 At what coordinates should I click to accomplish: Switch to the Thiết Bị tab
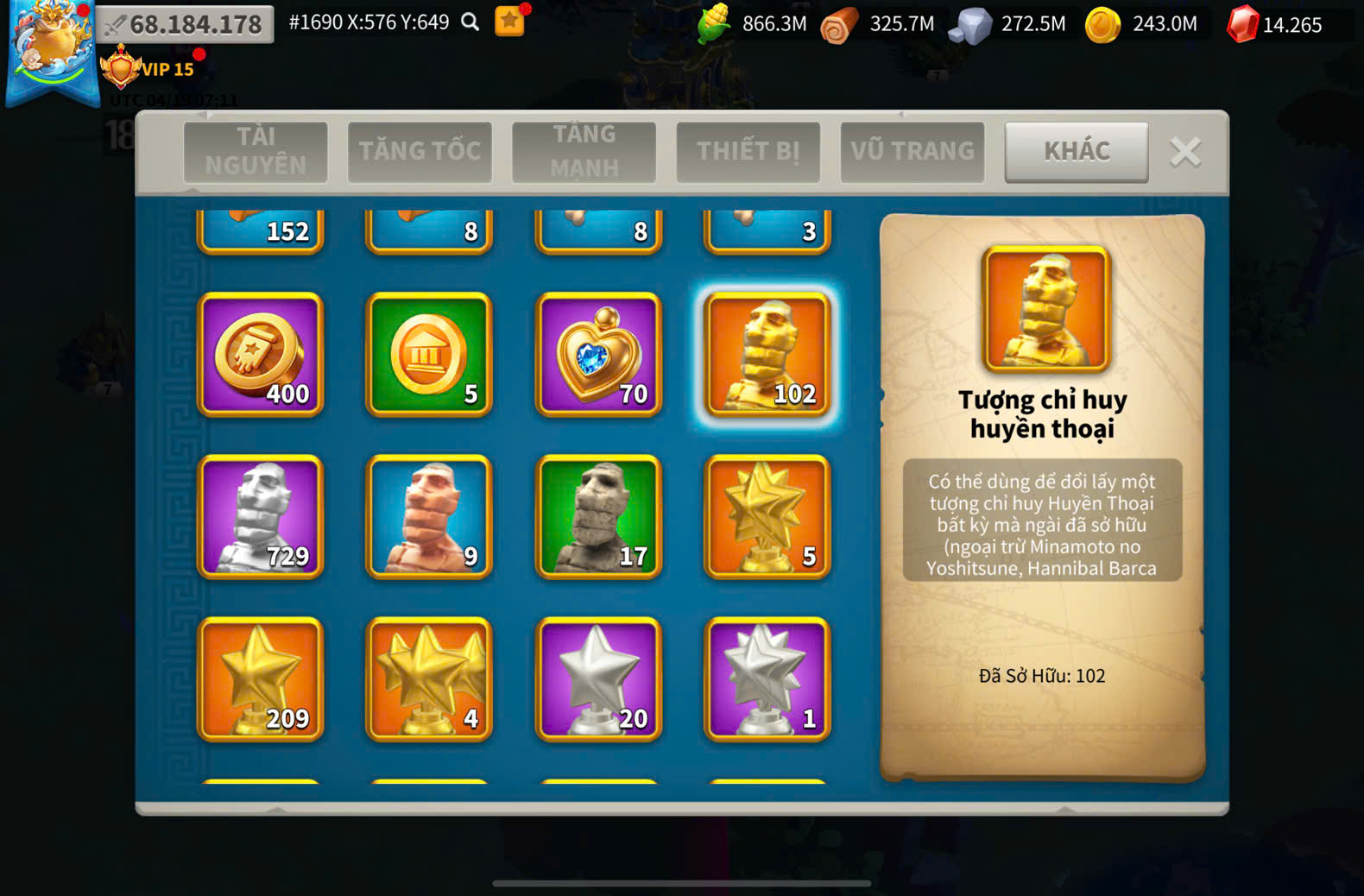[748, 151]
